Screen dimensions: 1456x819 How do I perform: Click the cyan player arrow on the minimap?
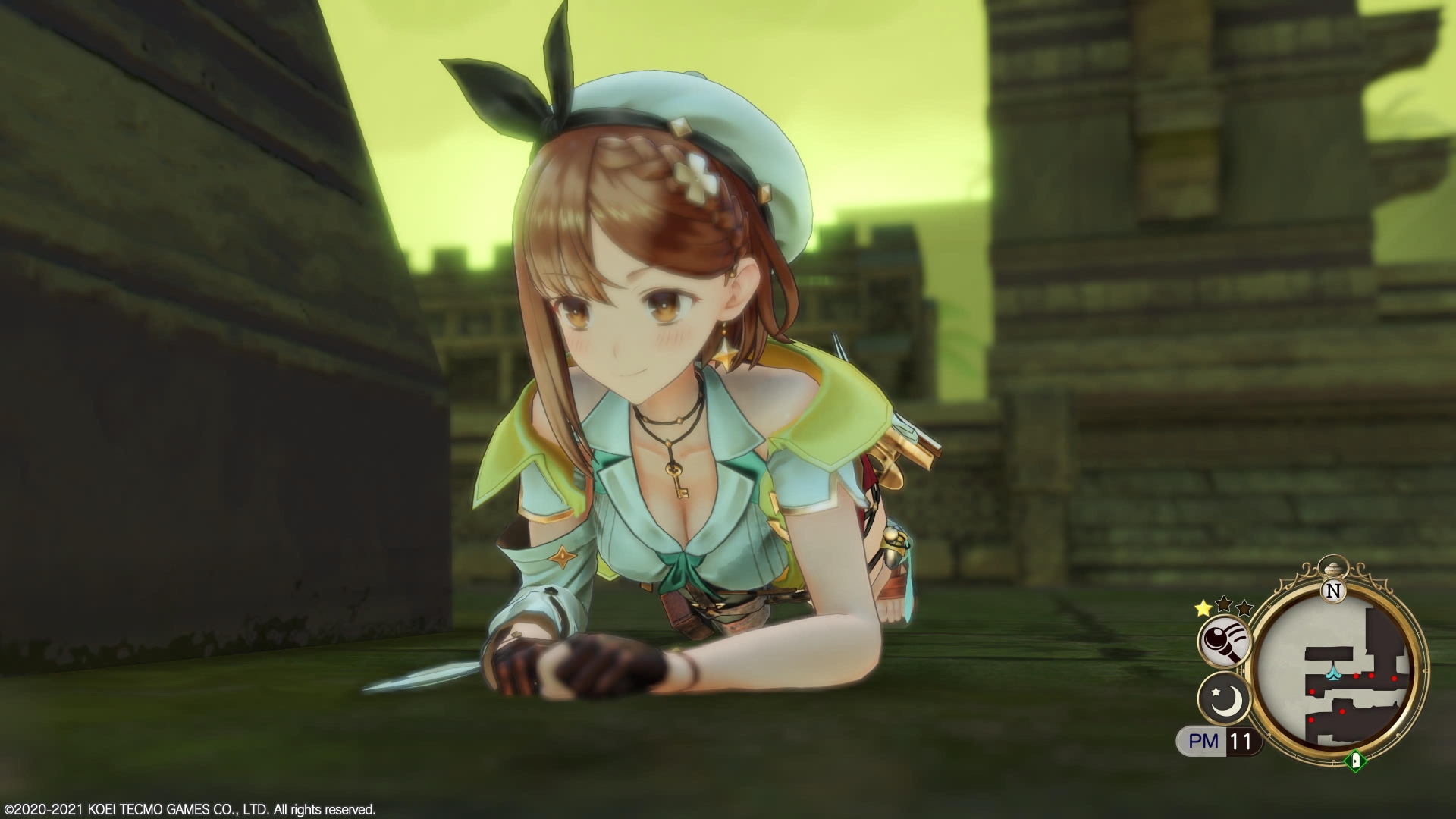(x=1334, y=674)
